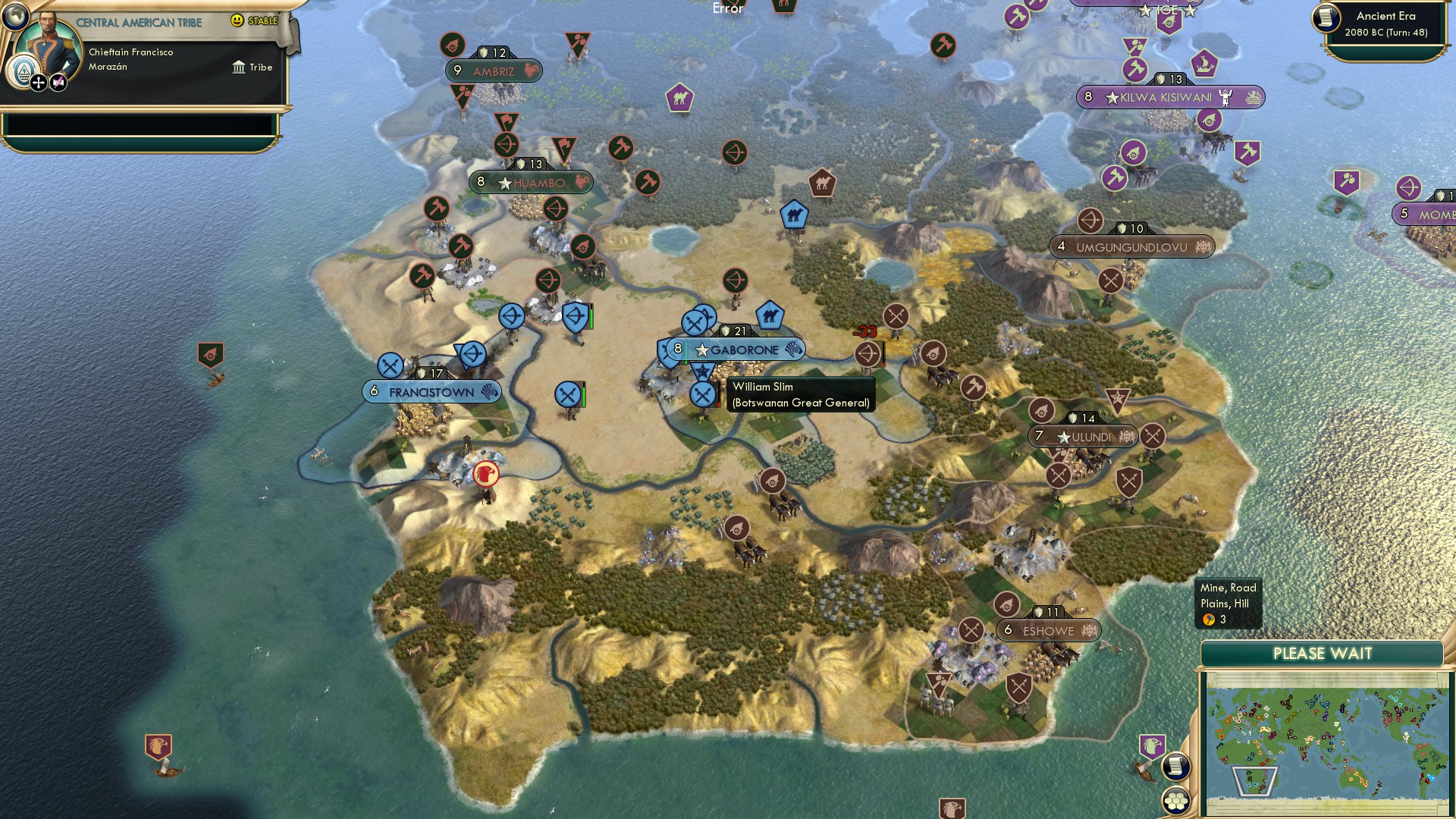Click William Slim's Great General eagle icon
Screen dimensions: 1456x819
pos(704,371)
